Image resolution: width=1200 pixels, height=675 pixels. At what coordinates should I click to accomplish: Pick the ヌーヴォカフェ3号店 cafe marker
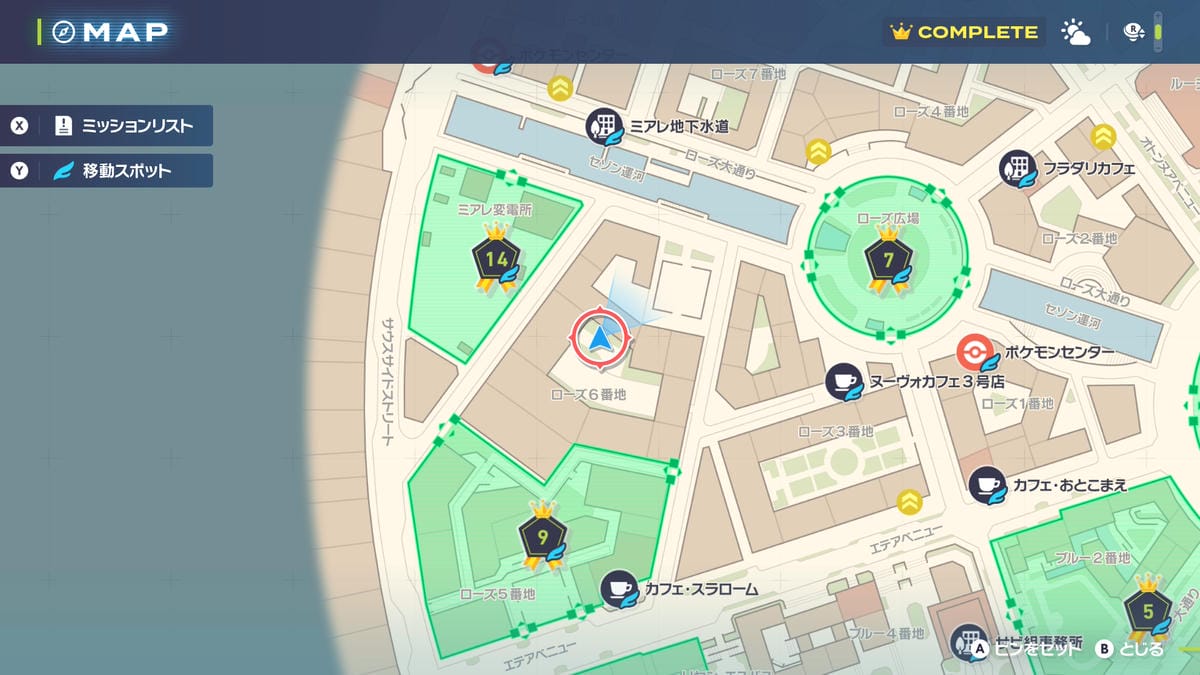tap(844, 381)
